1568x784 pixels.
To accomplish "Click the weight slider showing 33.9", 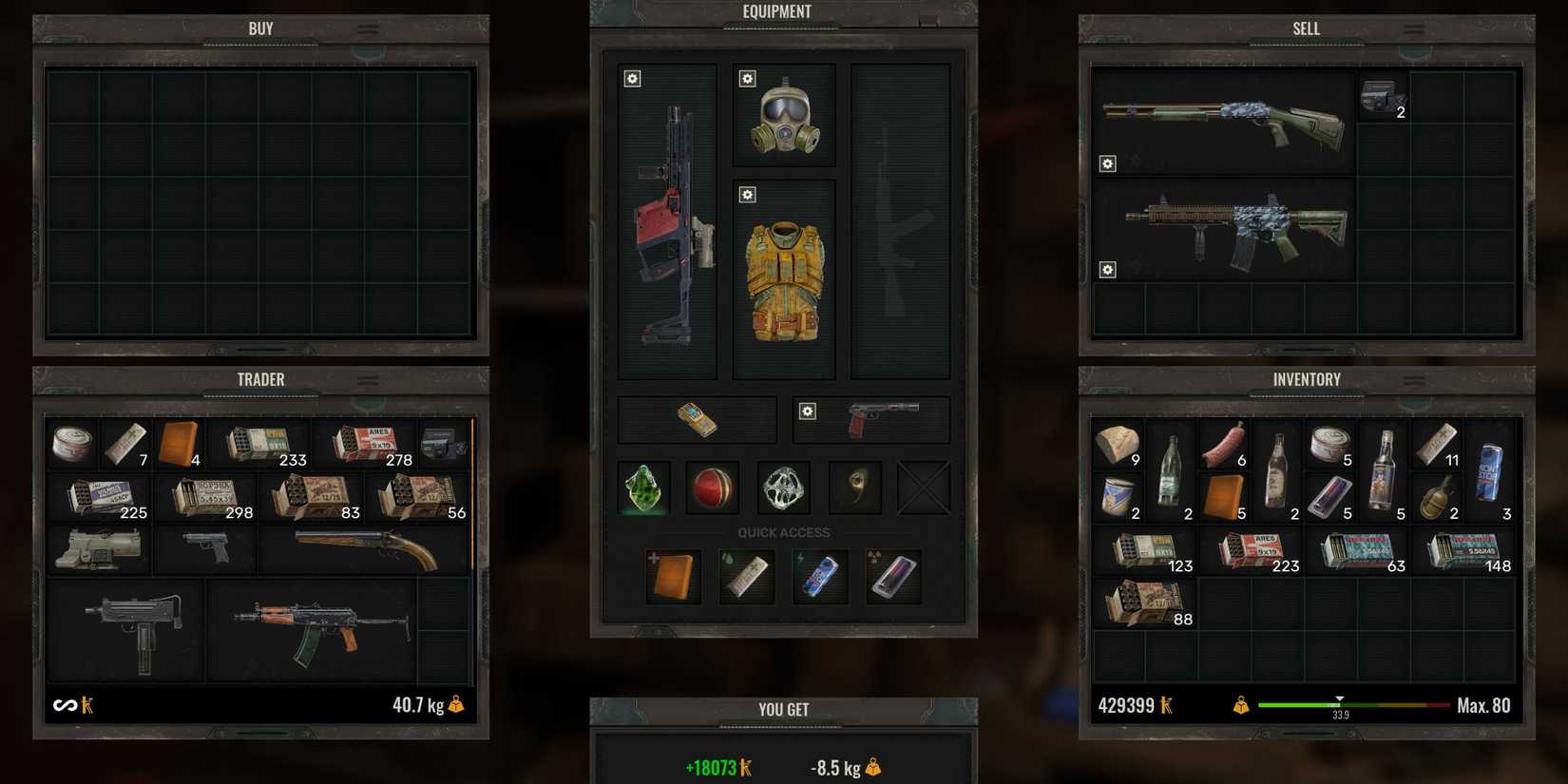I will (1341, 703).
